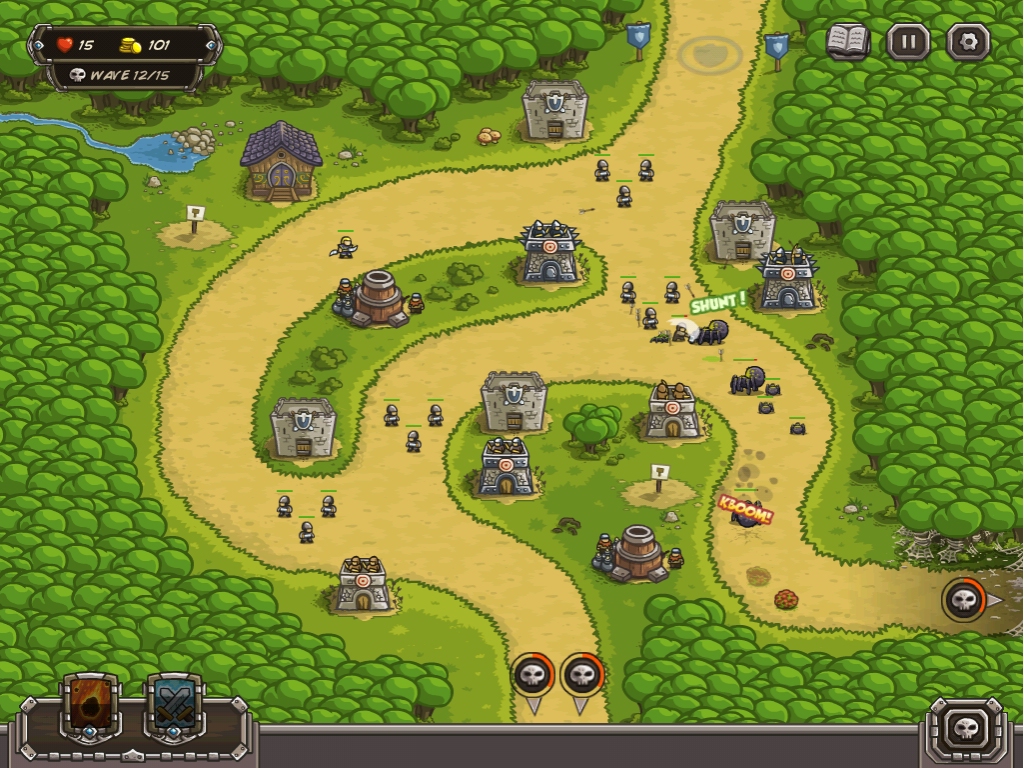Cast the Rain of Fire meteor spell
The image size is (1024, 768).
[91, 705]
